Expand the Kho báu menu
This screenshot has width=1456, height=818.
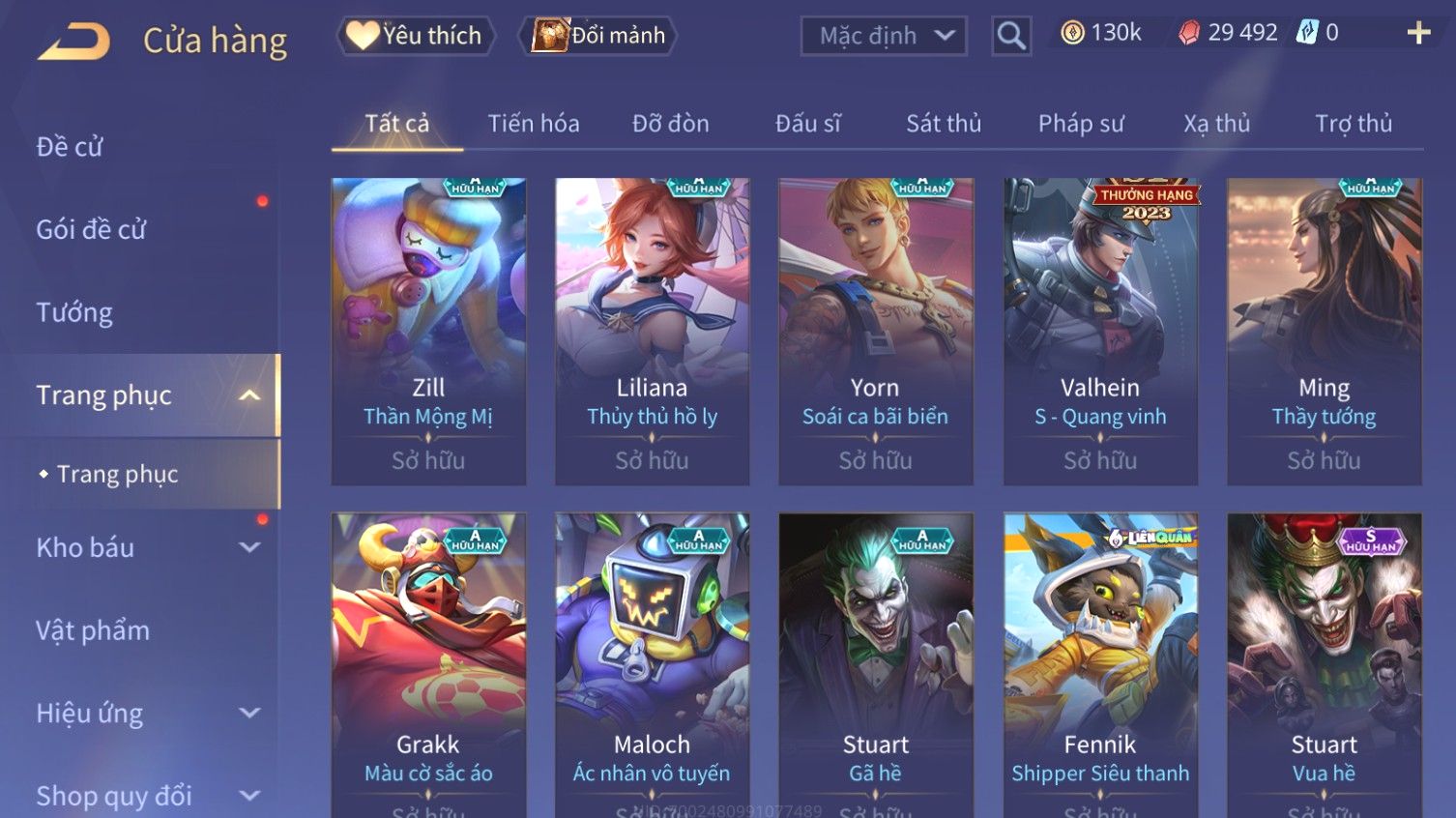click(145, 547)
